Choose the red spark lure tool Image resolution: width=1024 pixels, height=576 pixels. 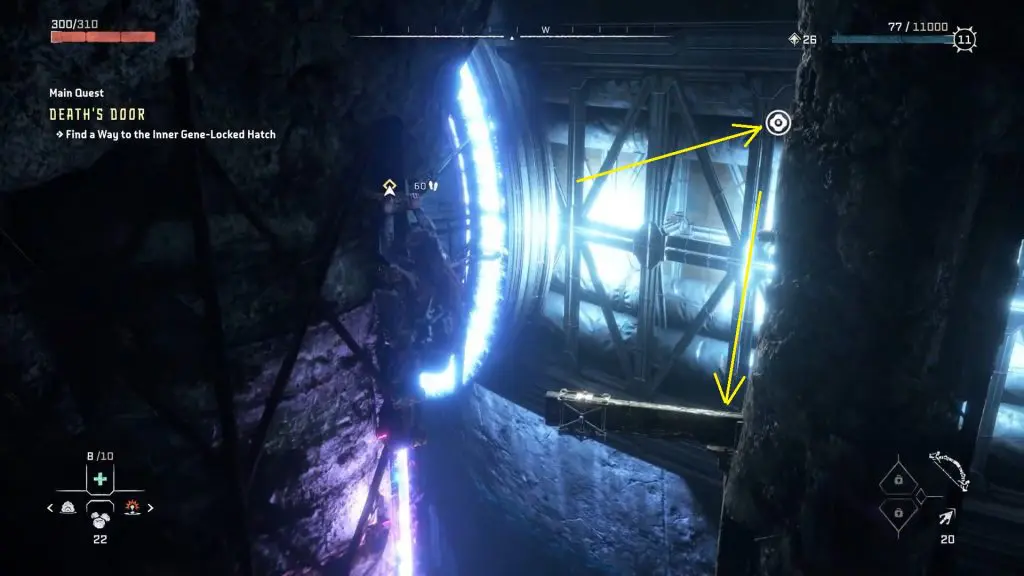coord(131,507)
